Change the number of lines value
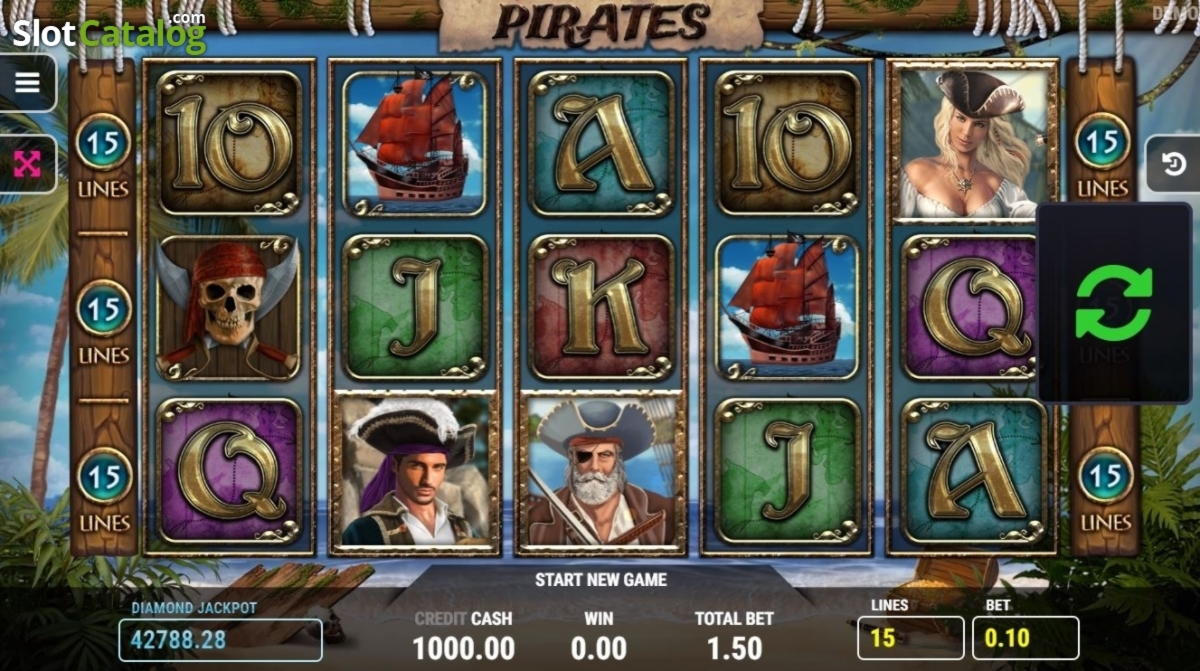Viewport: 1200px width, 671px height. (910, 638)
